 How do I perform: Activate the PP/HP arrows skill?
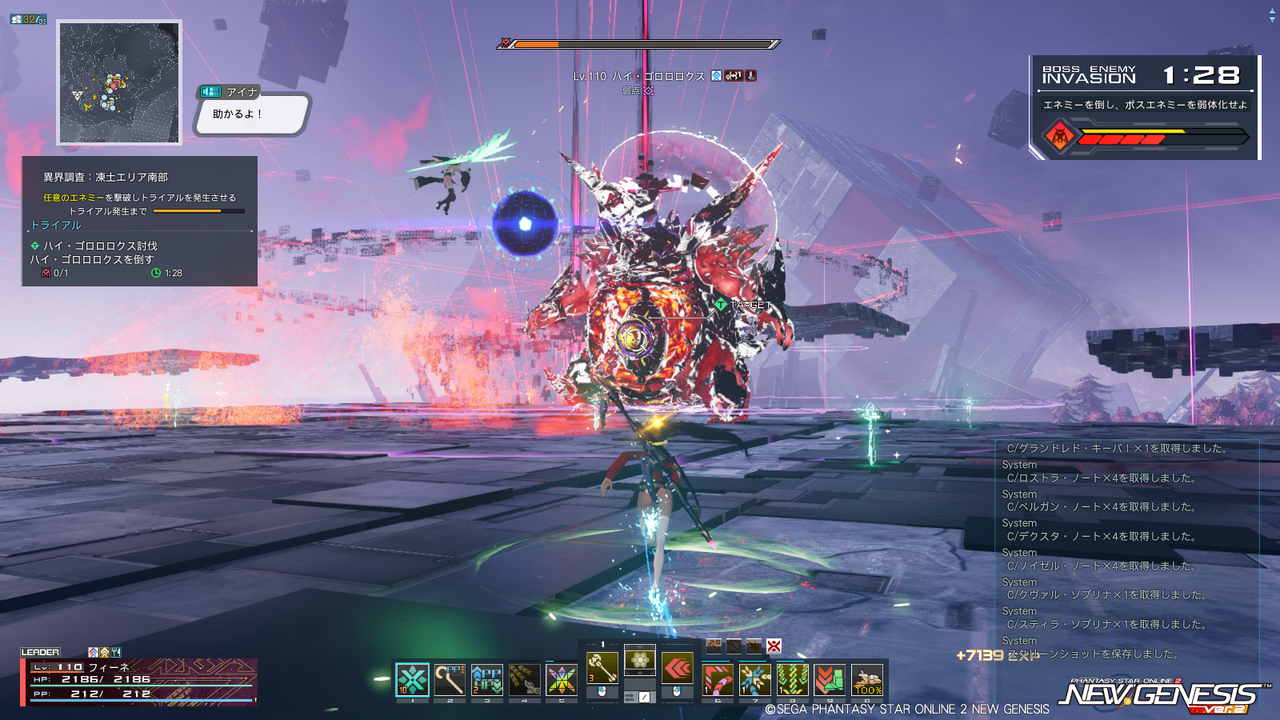tap(487, 680)
